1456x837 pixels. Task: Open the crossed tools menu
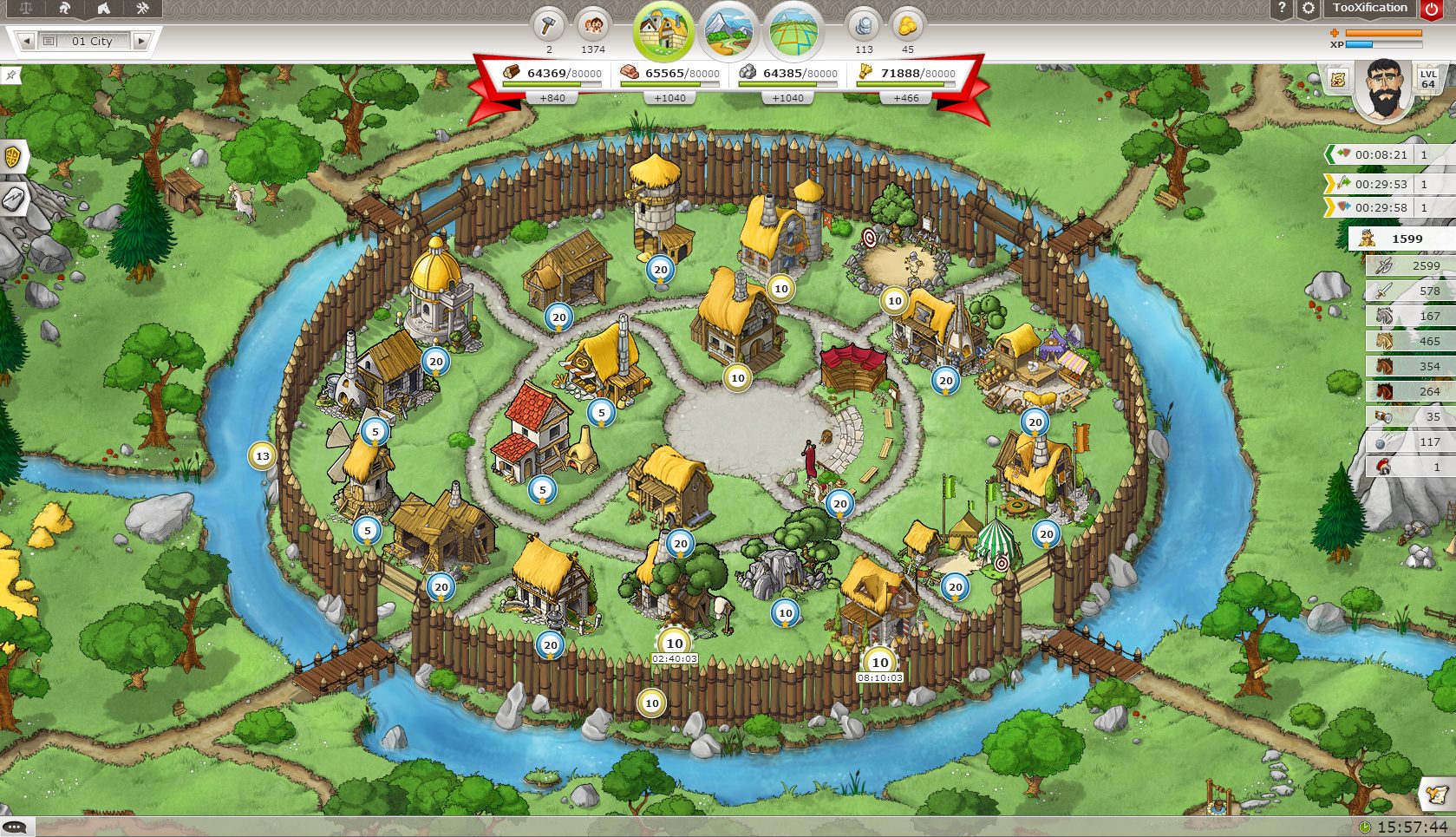pyautogui.click(x=142, y=9)
